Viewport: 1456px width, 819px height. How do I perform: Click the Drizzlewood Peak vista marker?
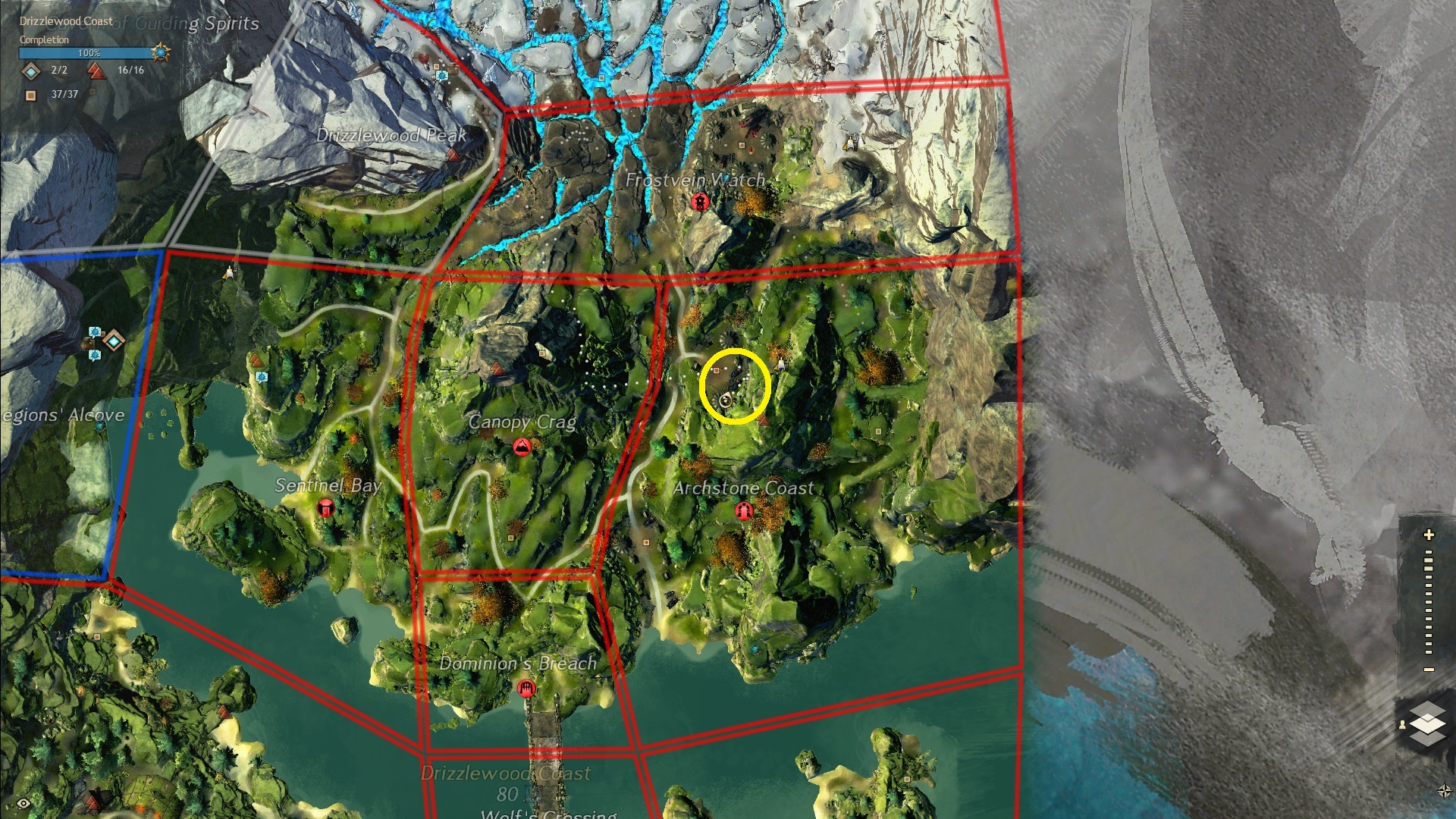pyautogui.click(x=453, y=155)
